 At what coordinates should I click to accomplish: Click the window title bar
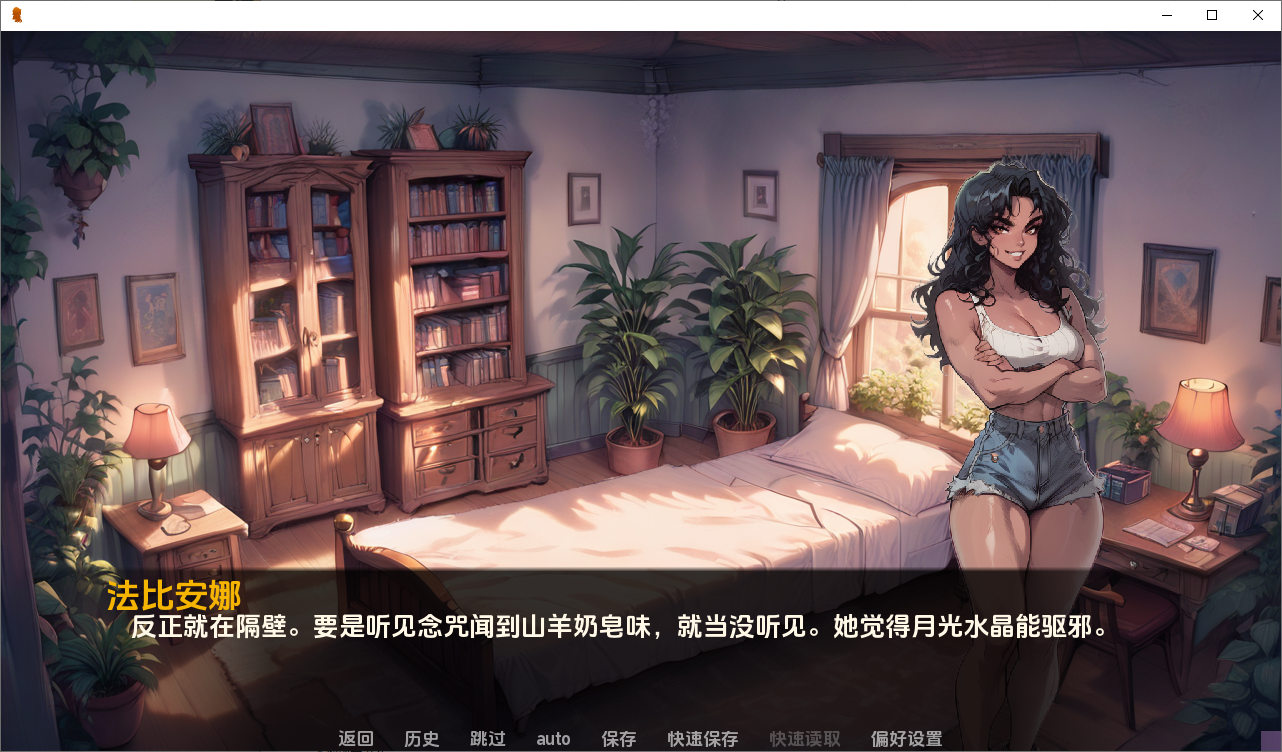click(x=600, y=15)
